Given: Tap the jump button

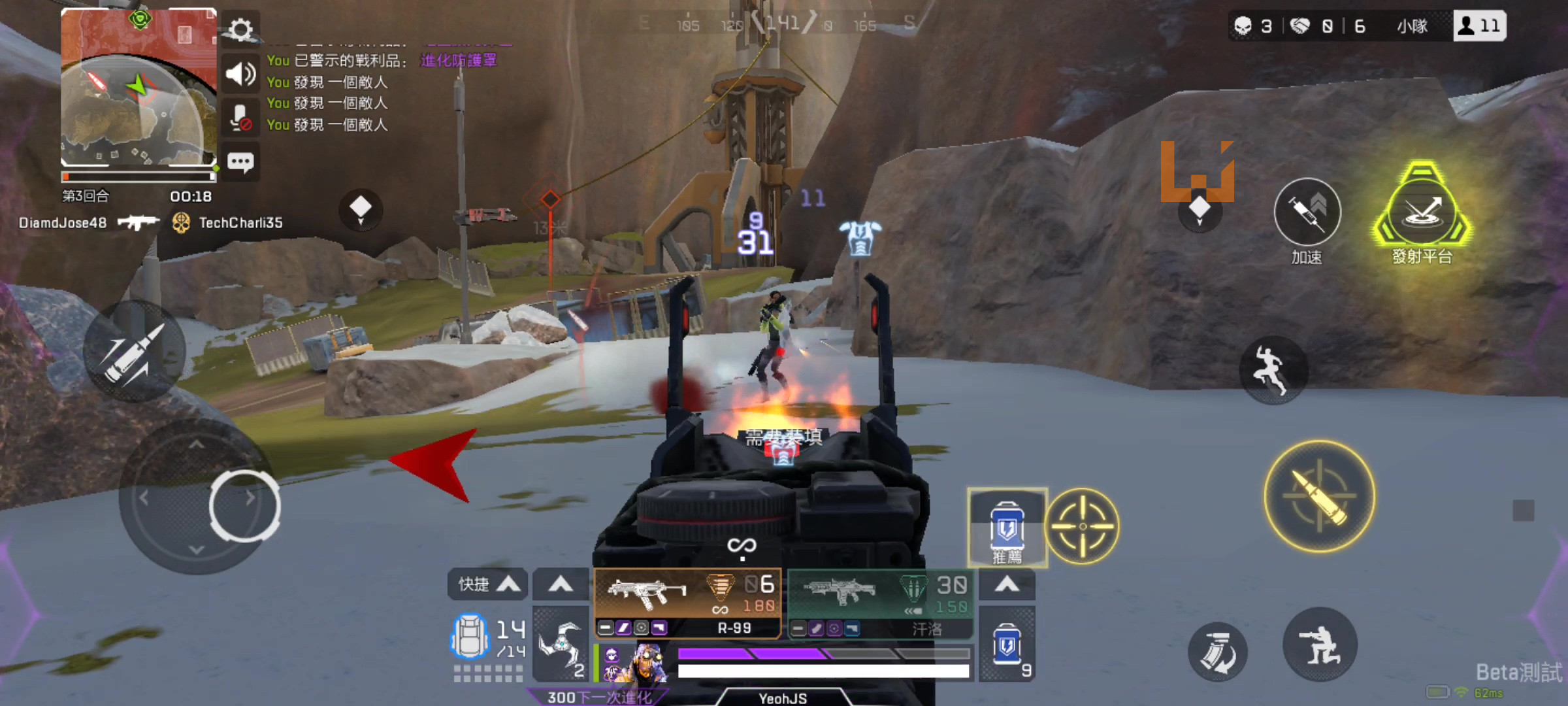Looking at the screenshot, I should point(1273,370).
